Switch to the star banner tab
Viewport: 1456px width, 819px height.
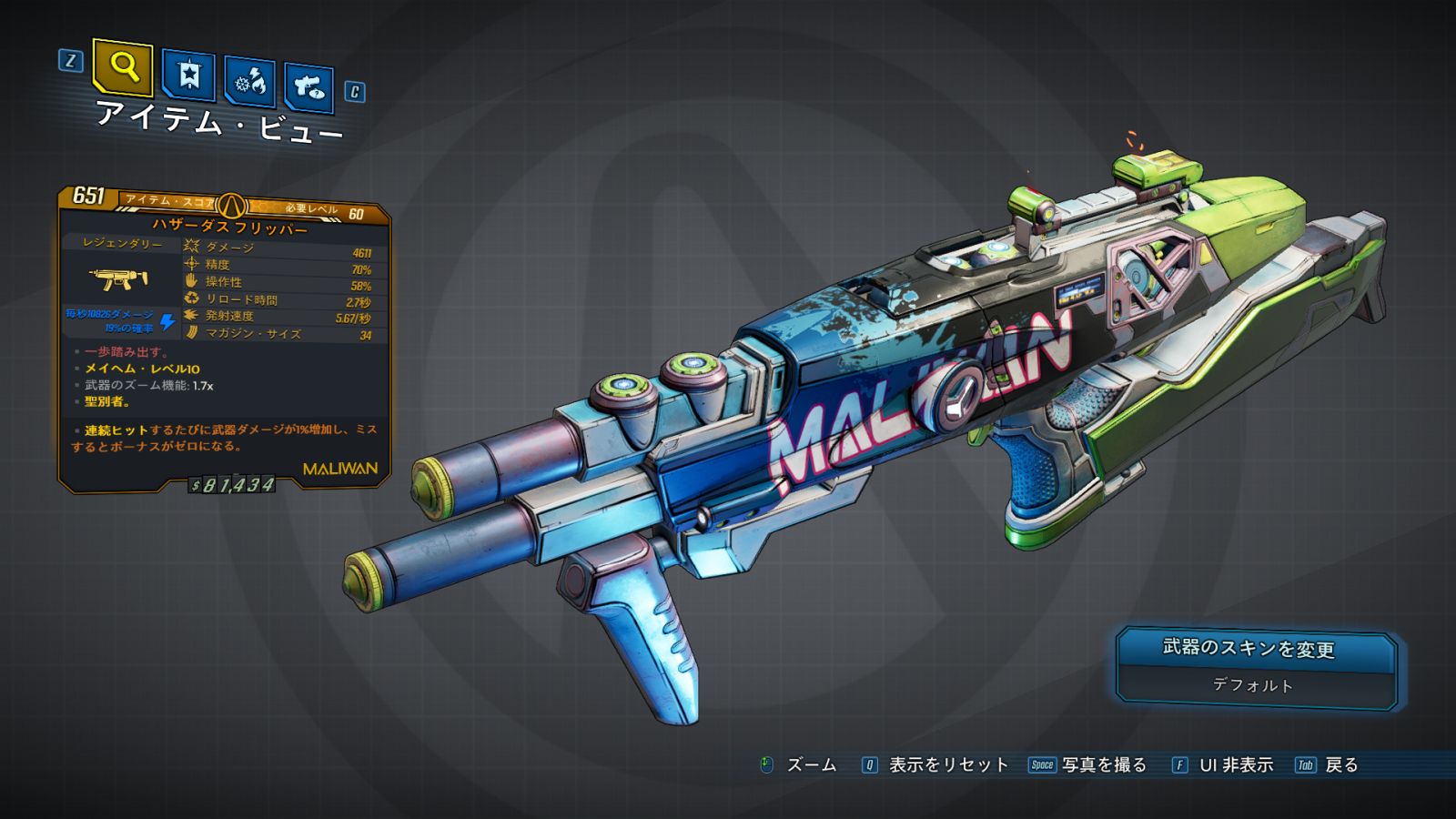pos(188,76)
